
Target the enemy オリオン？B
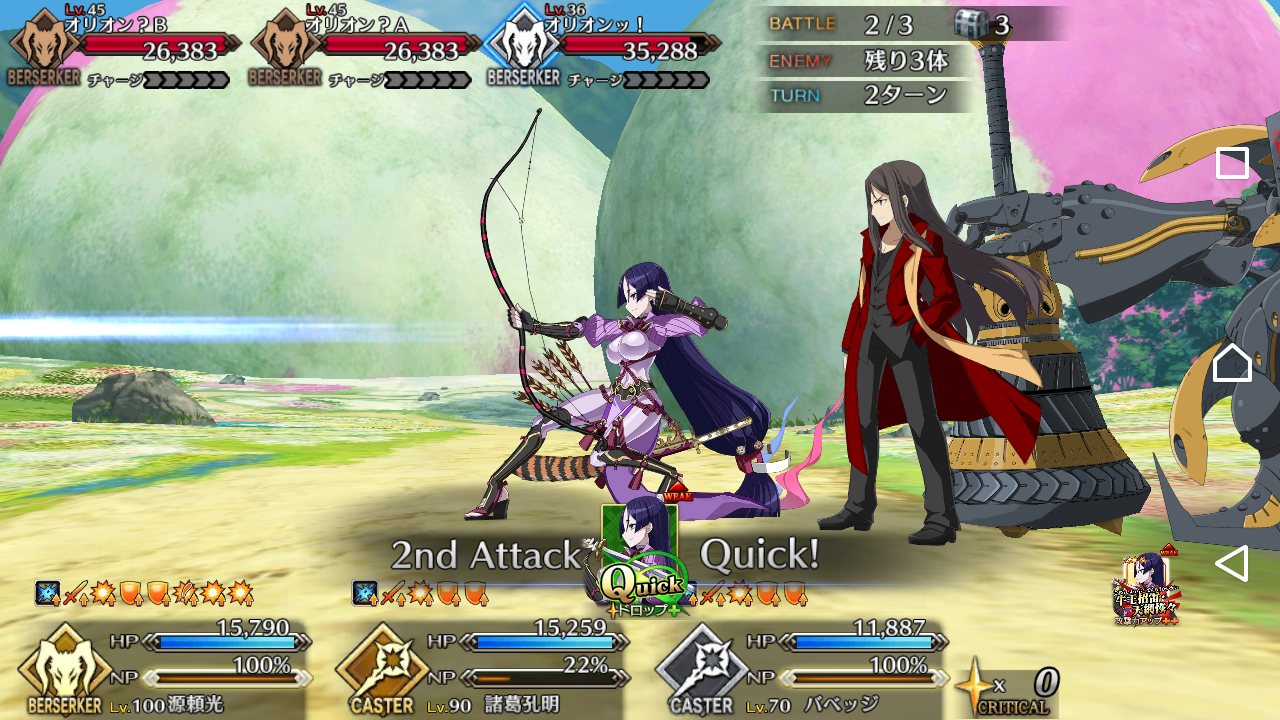point(120,47)
